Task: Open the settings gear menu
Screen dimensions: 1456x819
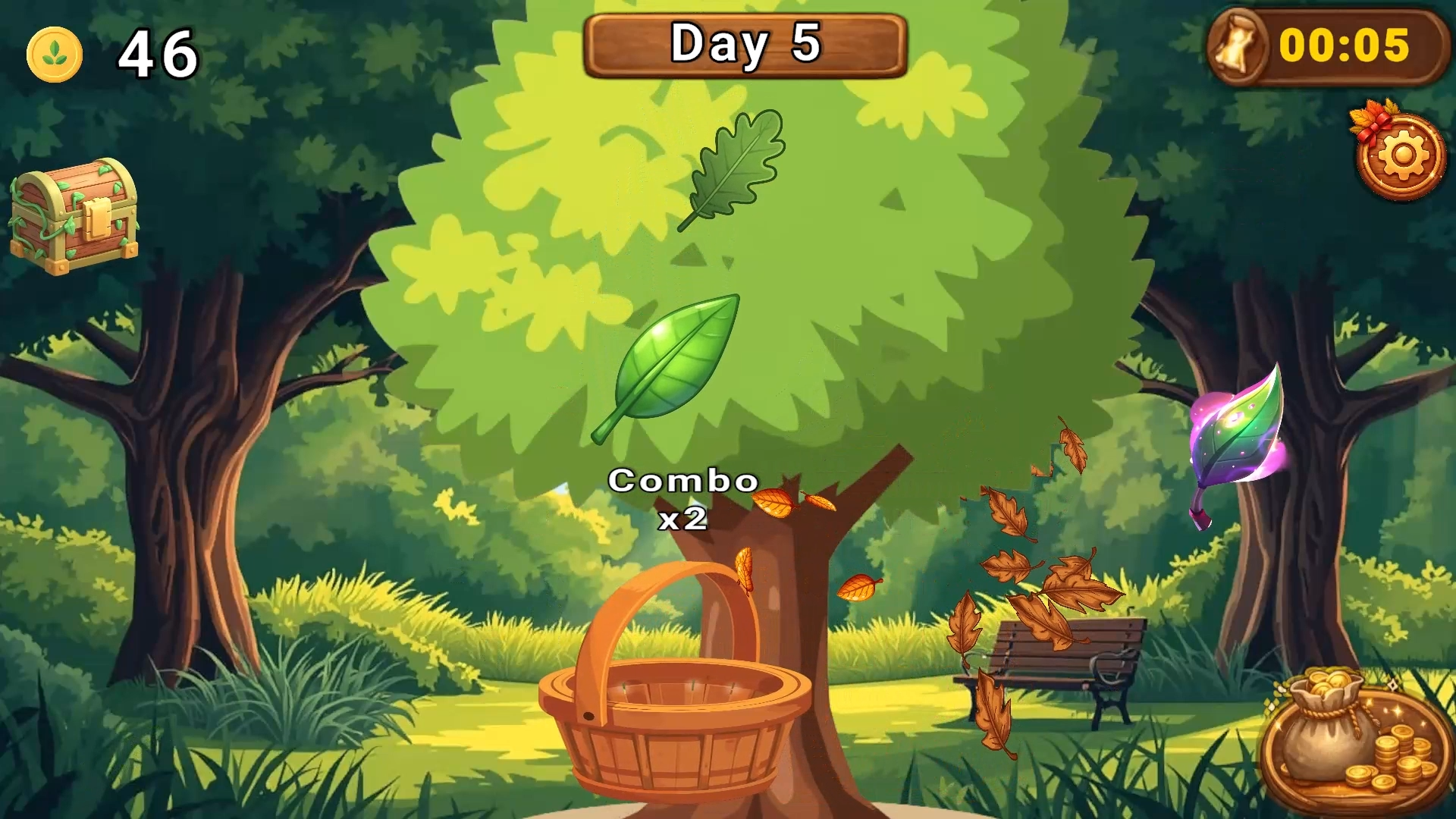Action: [1402, 155]
